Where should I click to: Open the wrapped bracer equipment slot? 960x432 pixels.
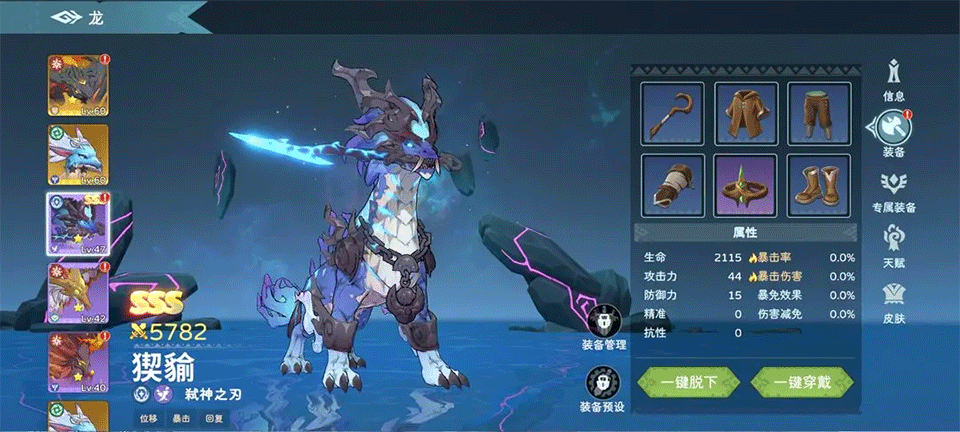tap(672, 185)
